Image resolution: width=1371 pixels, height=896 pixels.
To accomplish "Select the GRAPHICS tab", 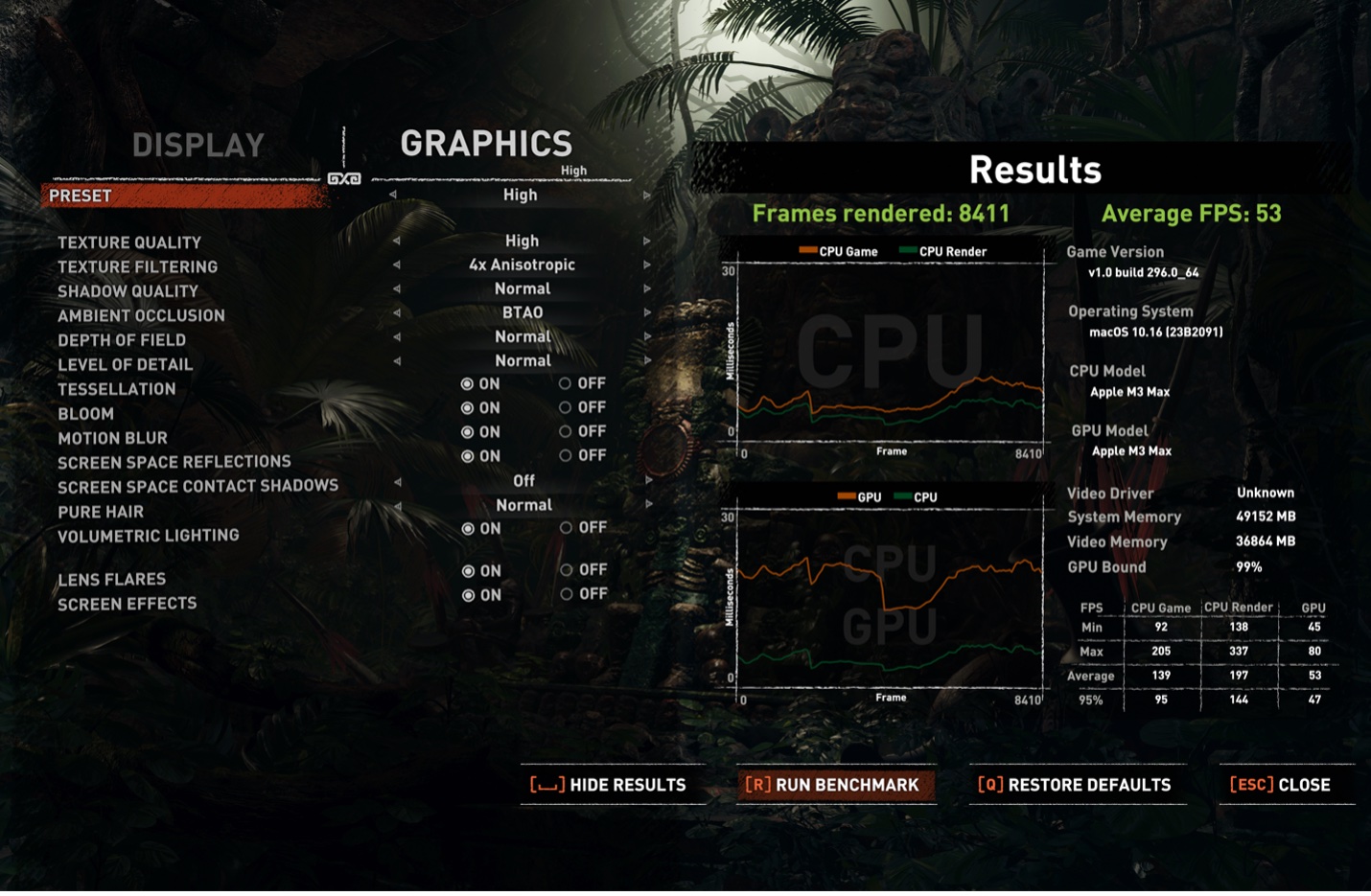I will tap(485, 143).
